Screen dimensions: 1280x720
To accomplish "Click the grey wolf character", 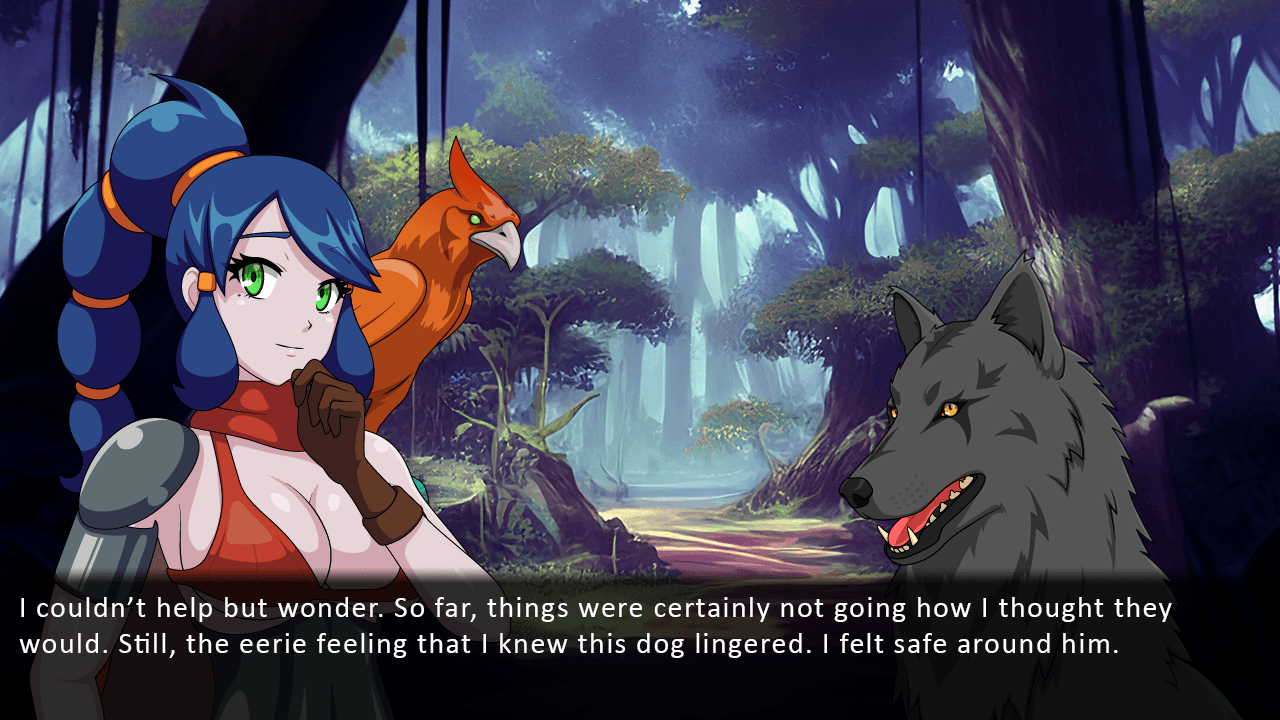I will (x=990, y=430).
